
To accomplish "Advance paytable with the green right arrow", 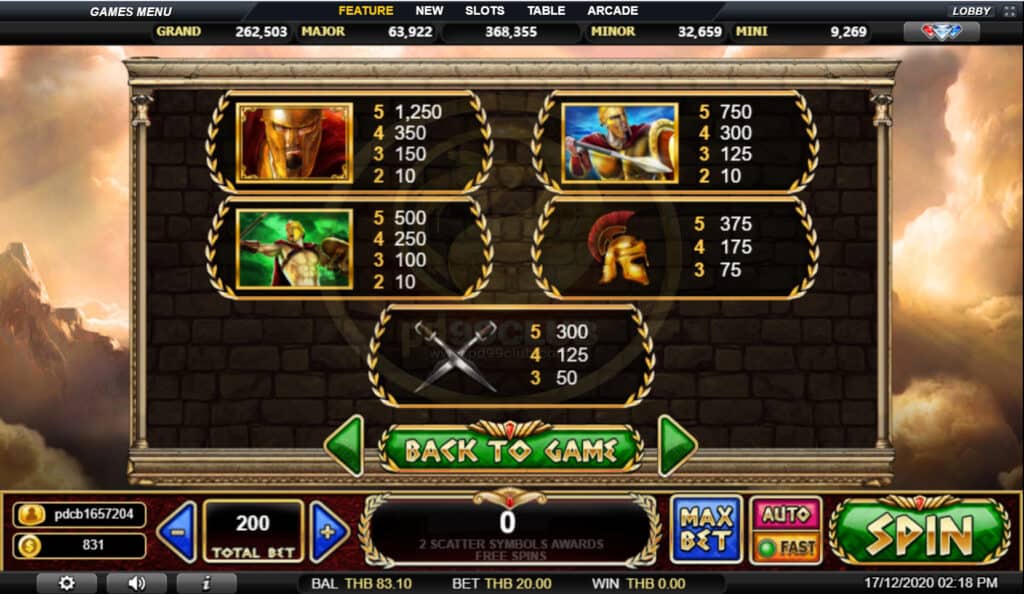I will click(677, 446).
